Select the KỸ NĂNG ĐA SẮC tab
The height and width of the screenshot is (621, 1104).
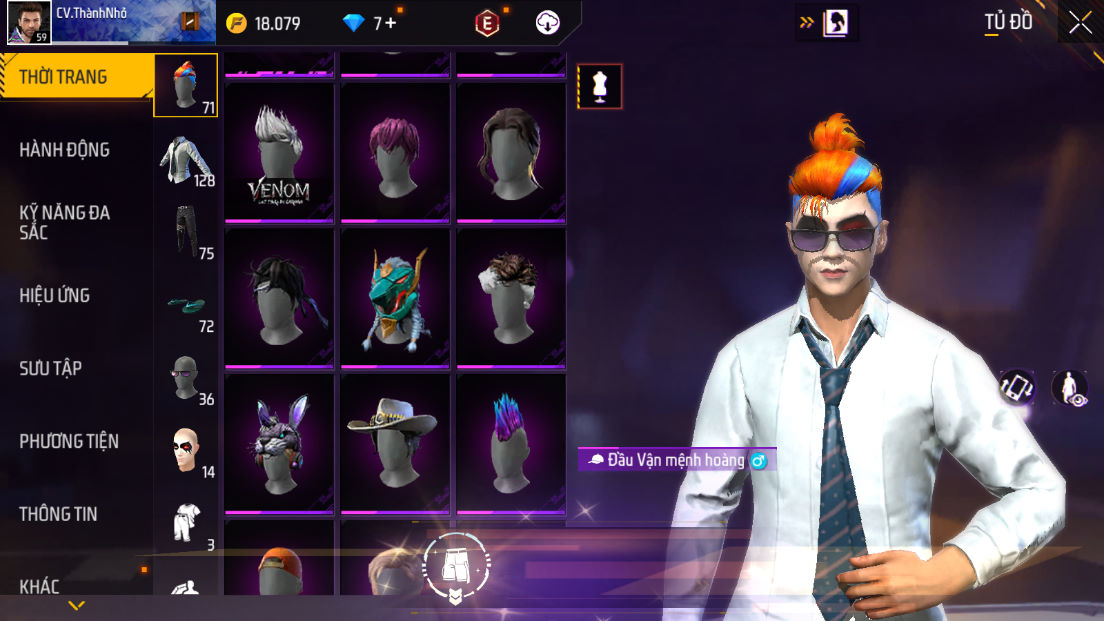pos(65,222)
